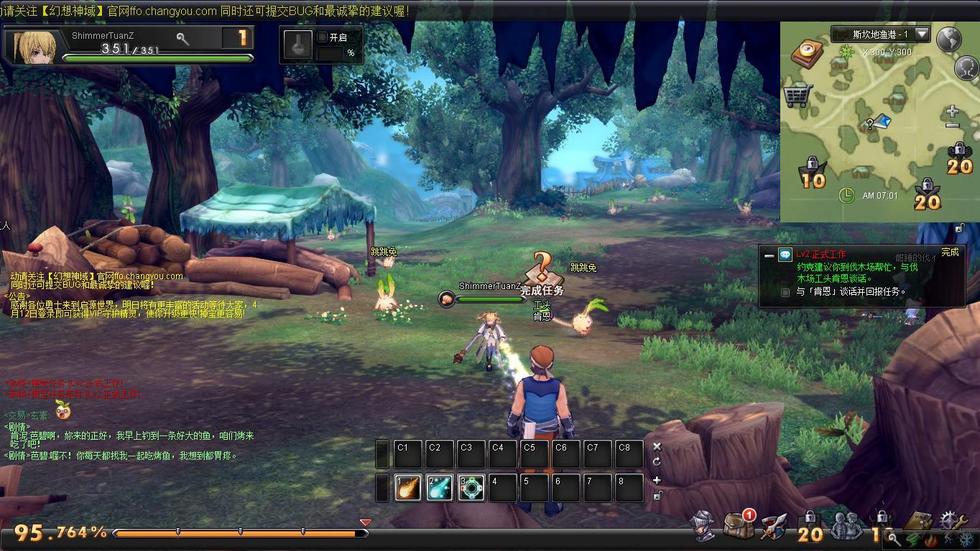Click the skill bar rotate arrow button
Screen dimensions: 980x551
coord(657,462)
